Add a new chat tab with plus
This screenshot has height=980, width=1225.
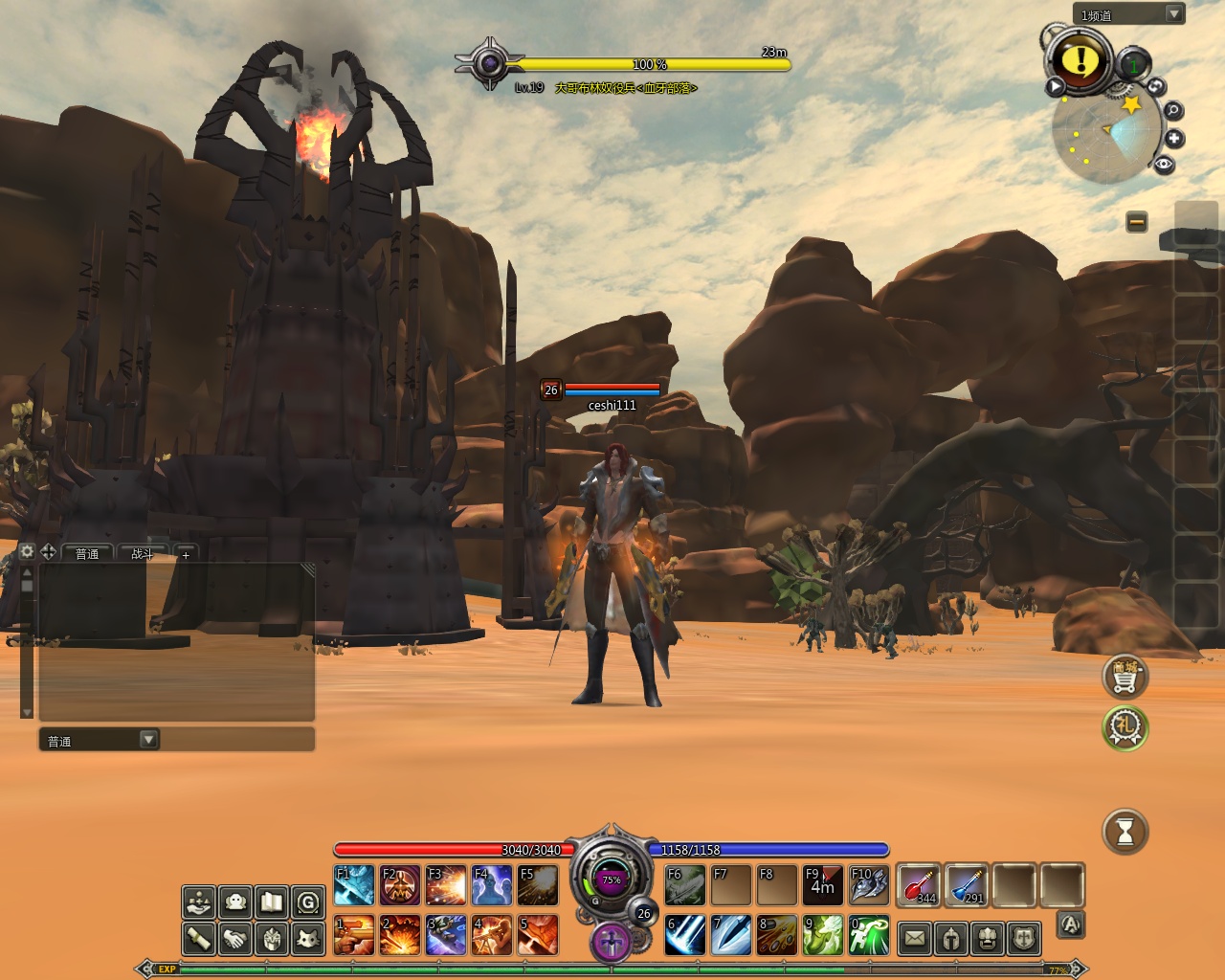point(186,554)
